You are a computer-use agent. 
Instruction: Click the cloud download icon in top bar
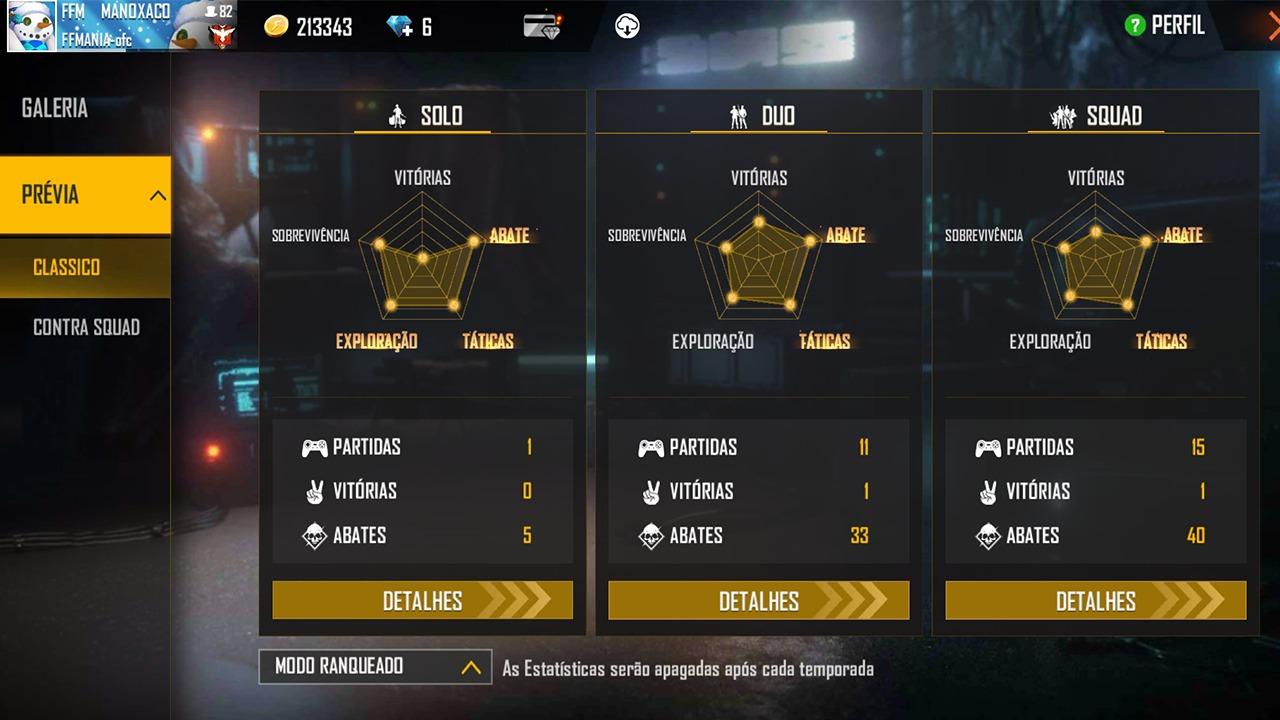(627, 26)
